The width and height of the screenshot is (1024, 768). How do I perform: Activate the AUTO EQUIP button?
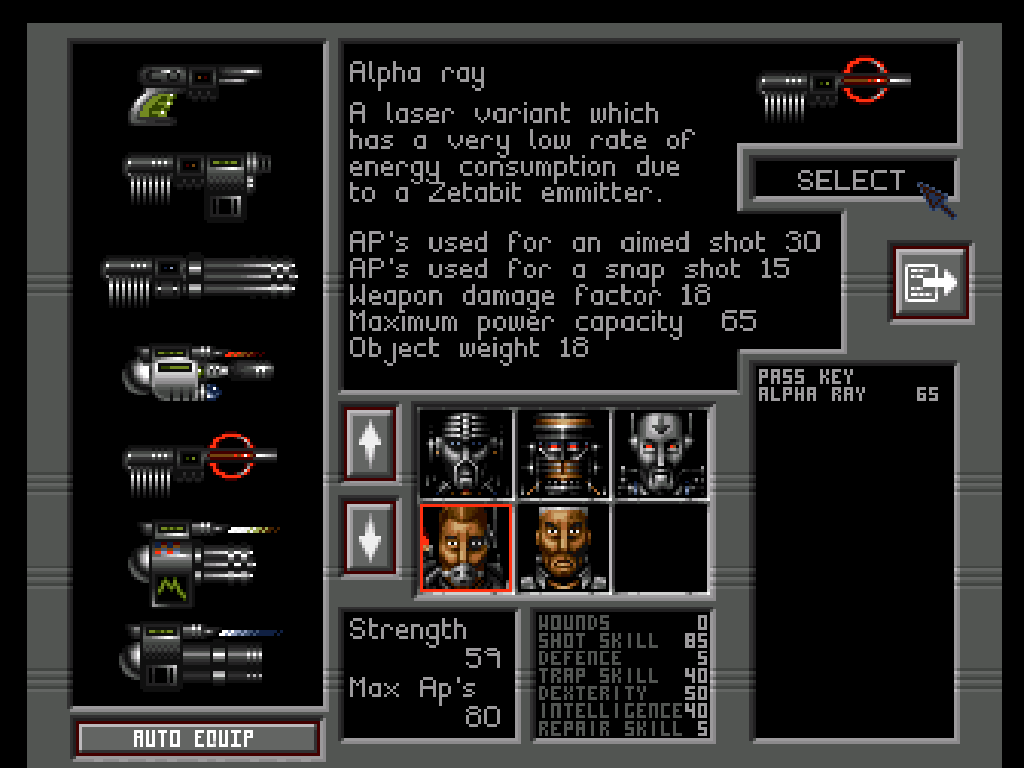click(x=197, y=739)
